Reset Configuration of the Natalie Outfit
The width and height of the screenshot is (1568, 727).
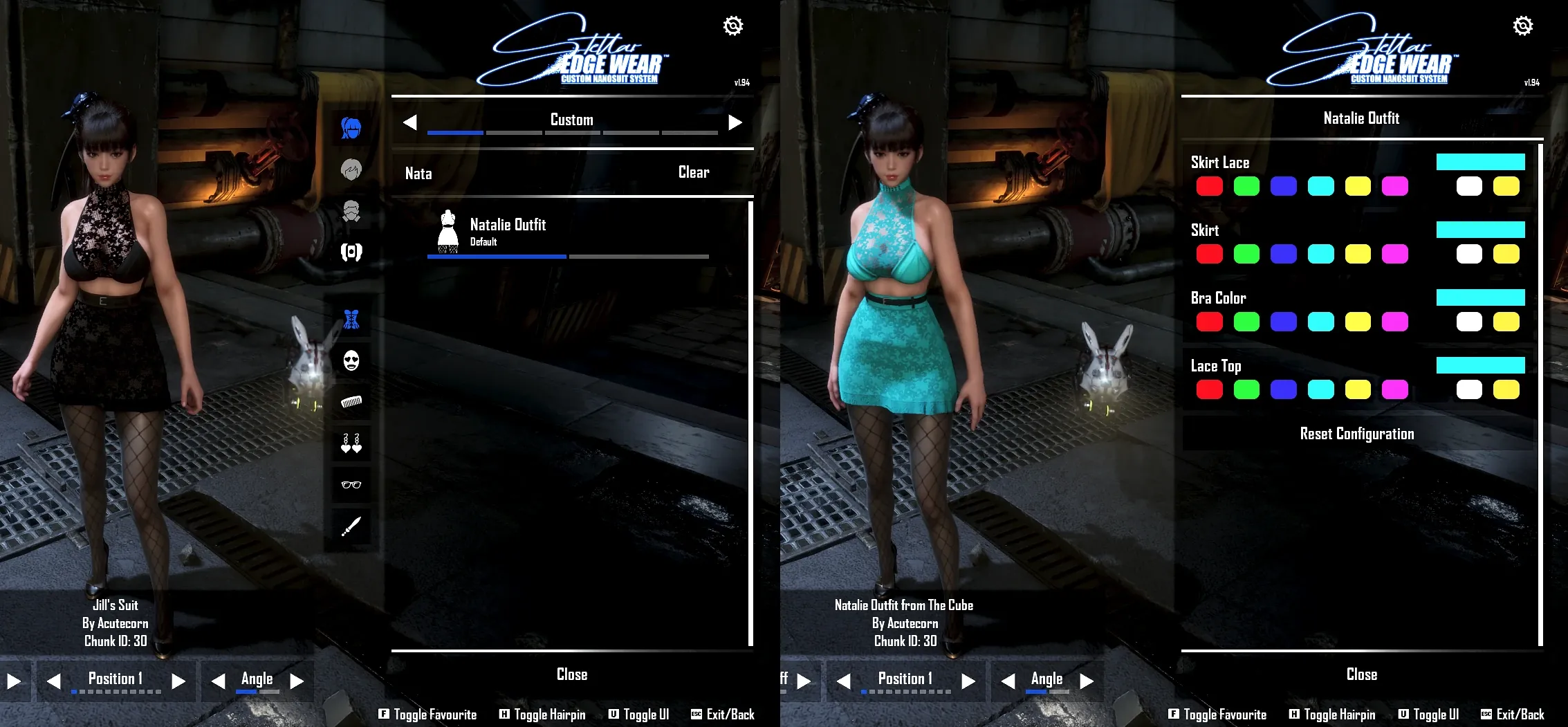[x=1356, y=434]
